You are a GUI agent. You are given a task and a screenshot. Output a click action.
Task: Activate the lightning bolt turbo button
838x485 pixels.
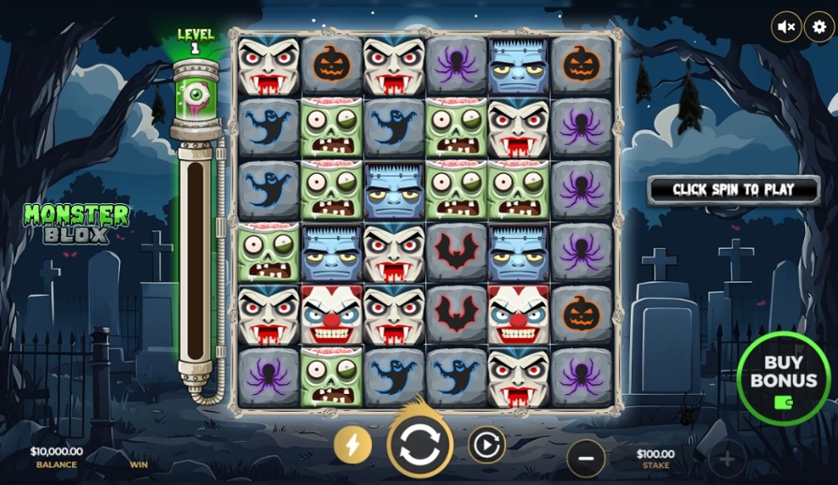click(352, 445)
